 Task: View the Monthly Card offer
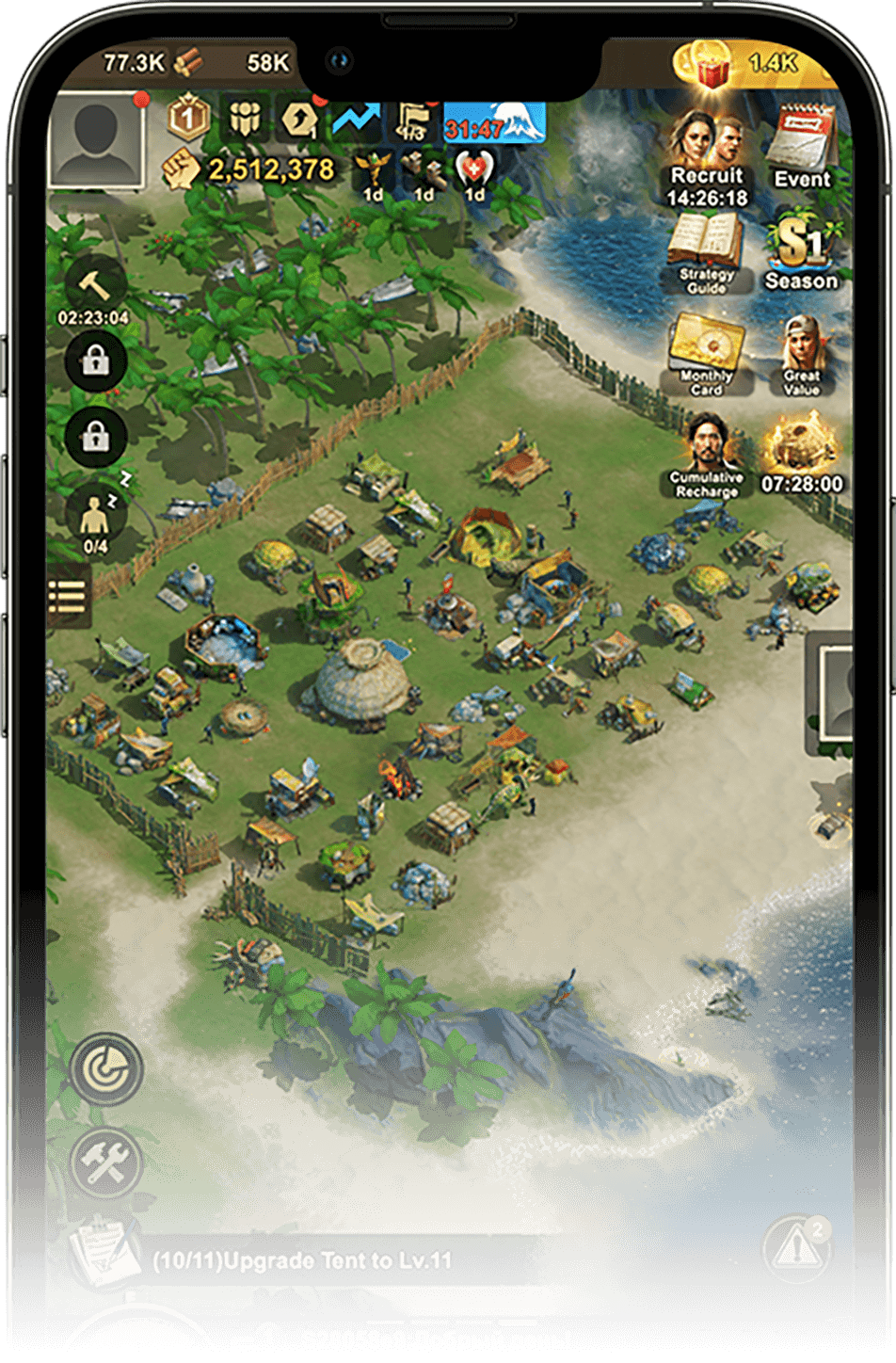click(x=707, y=355)
